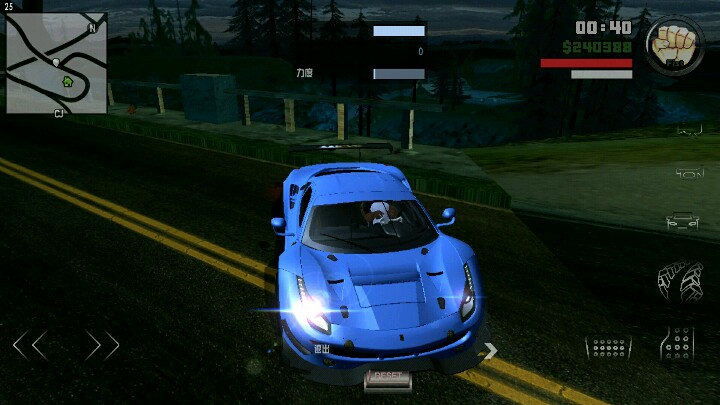Image resolution: width=720 pixels, height=405 pixels.
Task: Steer right with the double right arrows
Action: pos(102,346)
